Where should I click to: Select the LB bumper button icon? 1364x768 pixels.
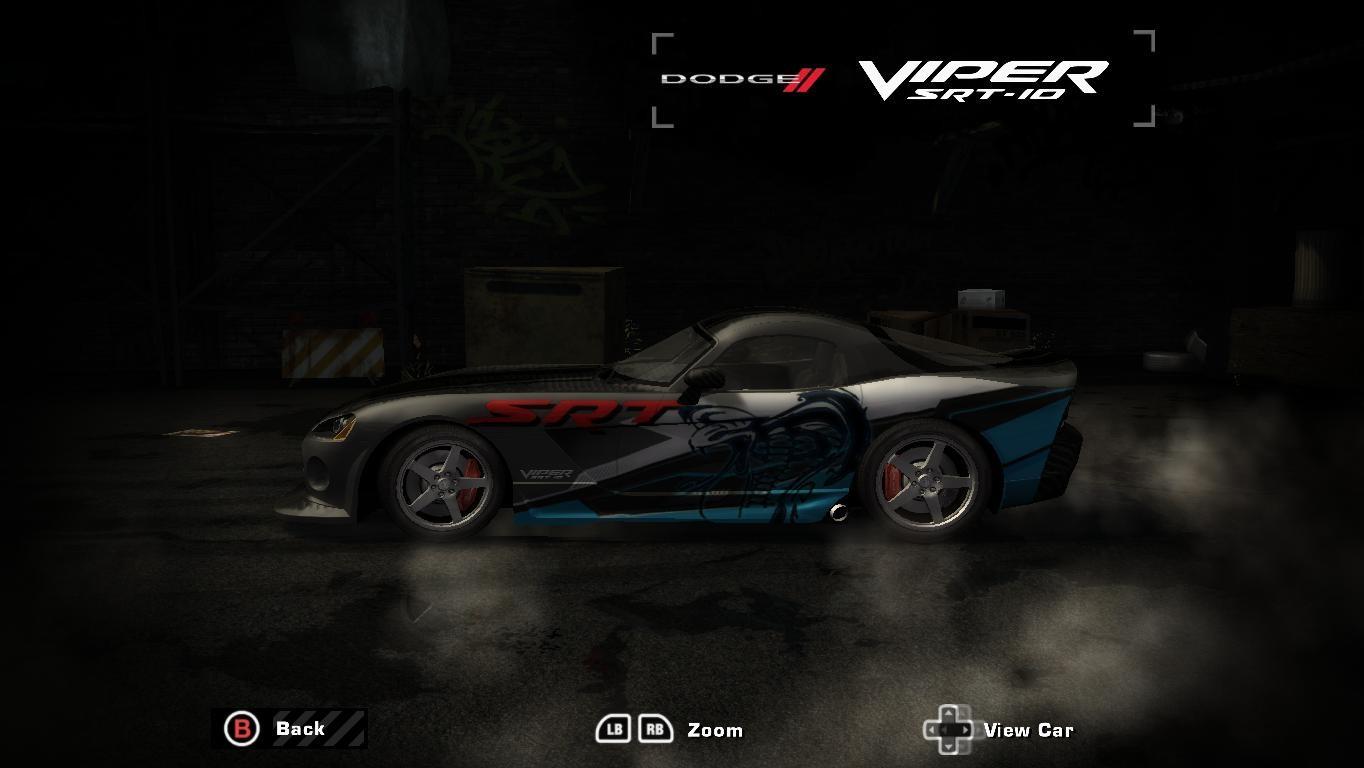(612, 729)
